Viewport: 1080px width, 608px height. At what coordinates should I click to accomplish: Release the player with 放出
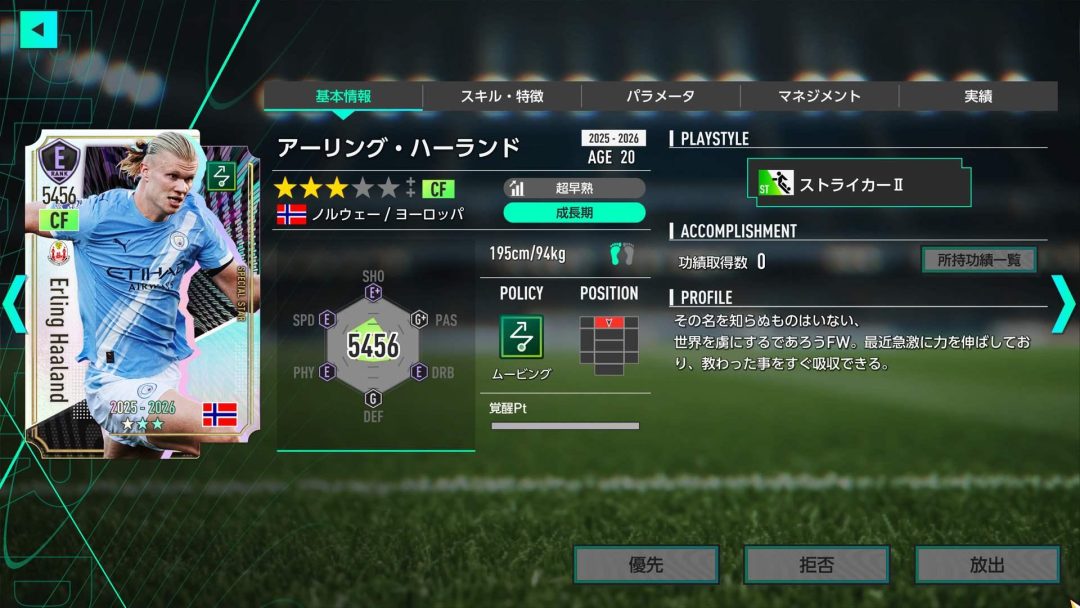click(x=987, y=565)
